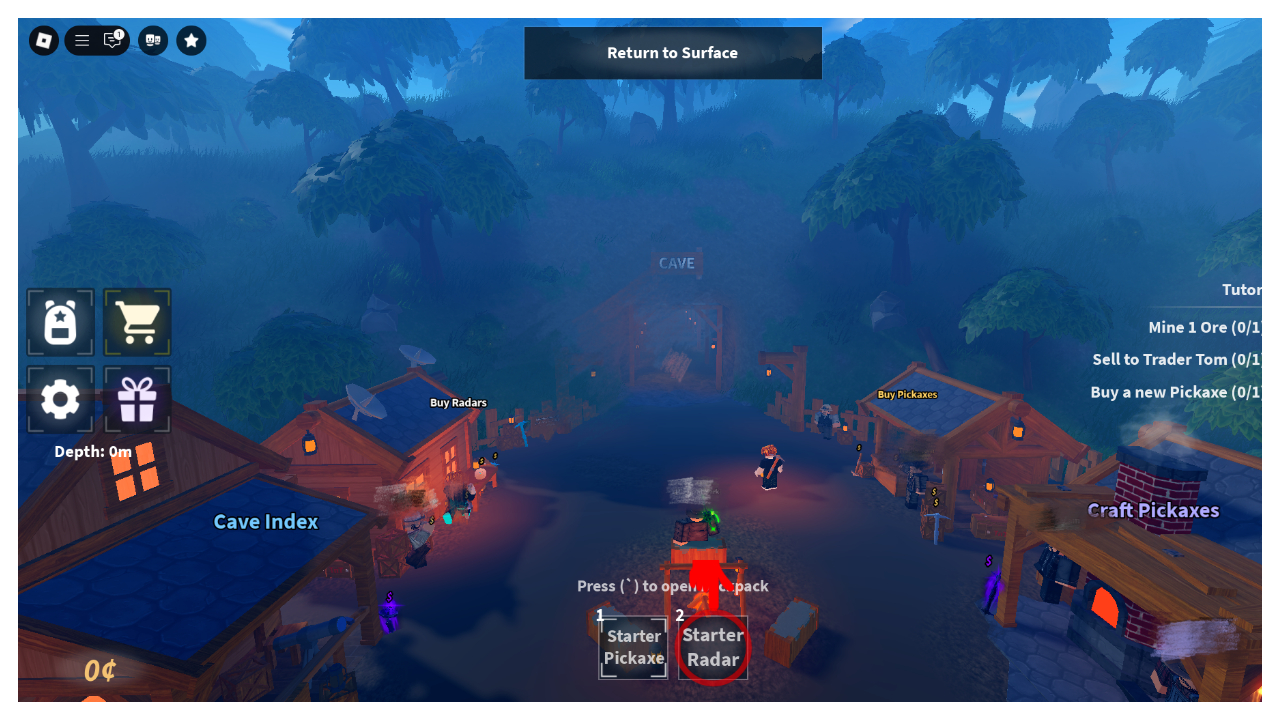The height and width of the screenshot is (720, 1280).
Task: Click the Depth: 0m indicator
Action: [x=93, y=451]
